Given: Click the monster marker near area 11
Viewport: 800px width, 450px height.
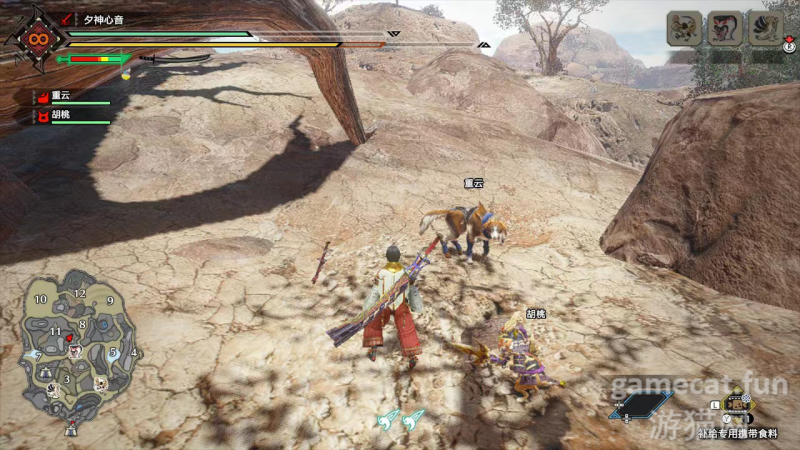Looking at the screenshot, I should pos(72,339).
